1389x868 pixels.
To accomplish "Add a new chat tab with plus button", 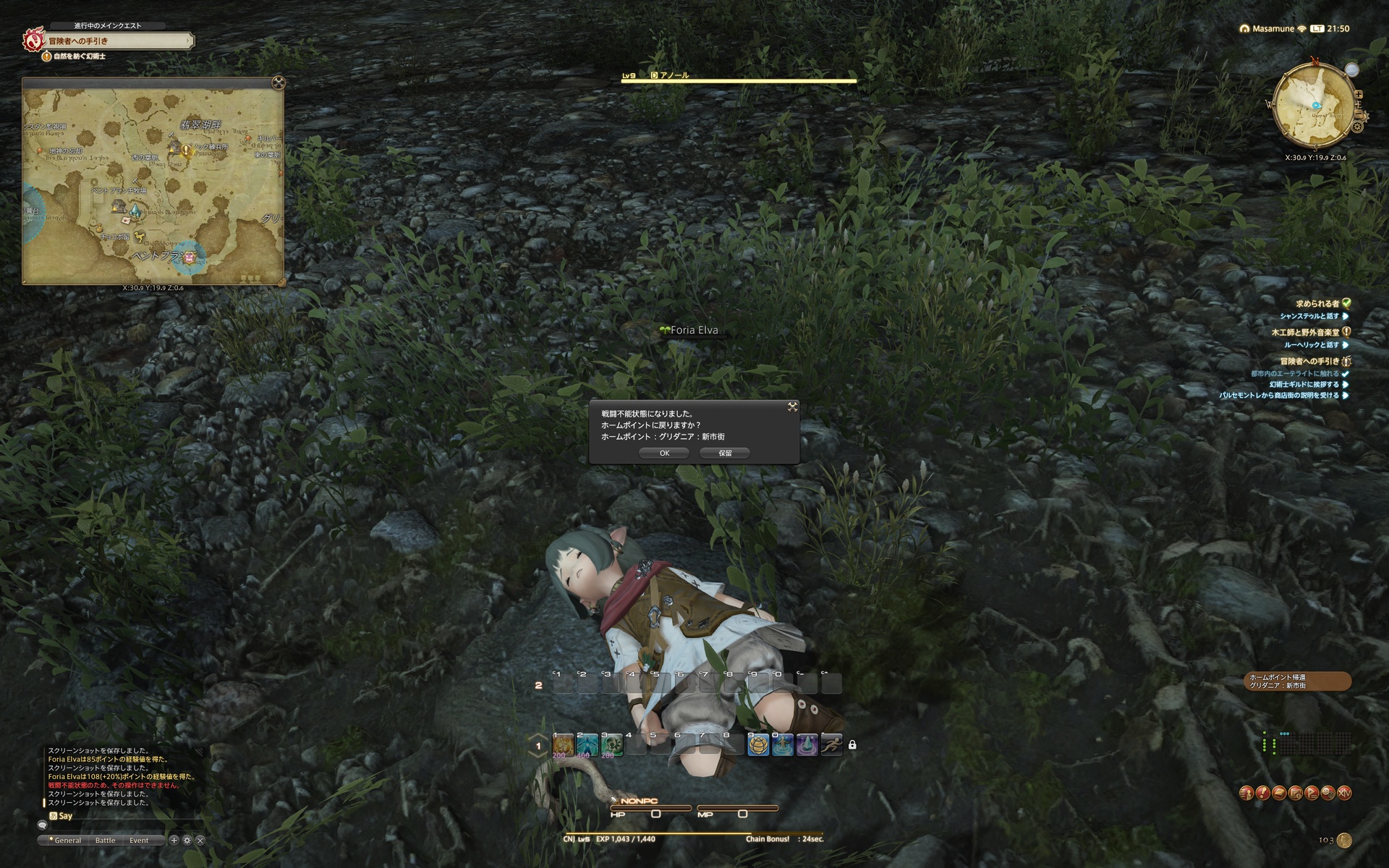I will click(174, 841).
